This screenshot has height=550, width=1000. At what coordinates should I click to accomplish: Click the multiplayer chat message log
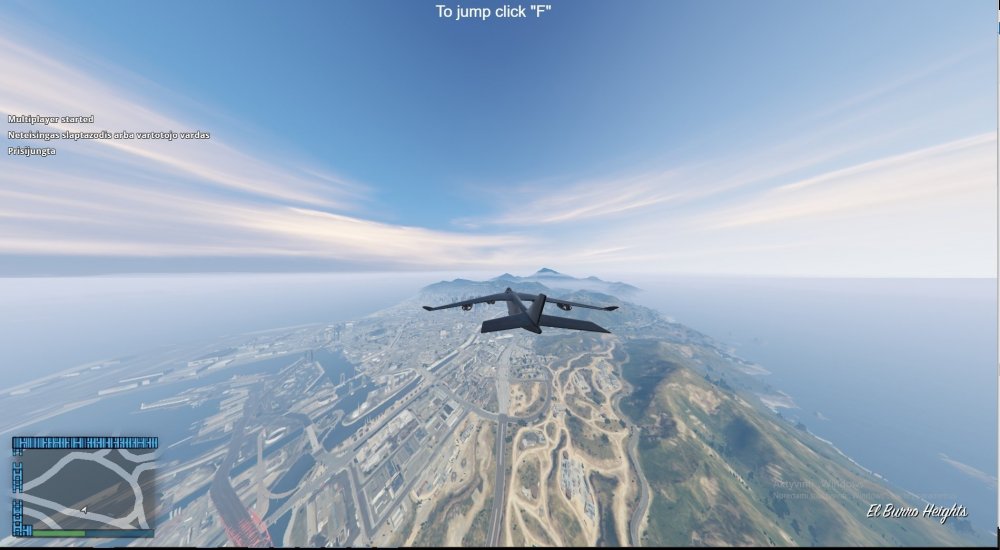coord(108,135)
